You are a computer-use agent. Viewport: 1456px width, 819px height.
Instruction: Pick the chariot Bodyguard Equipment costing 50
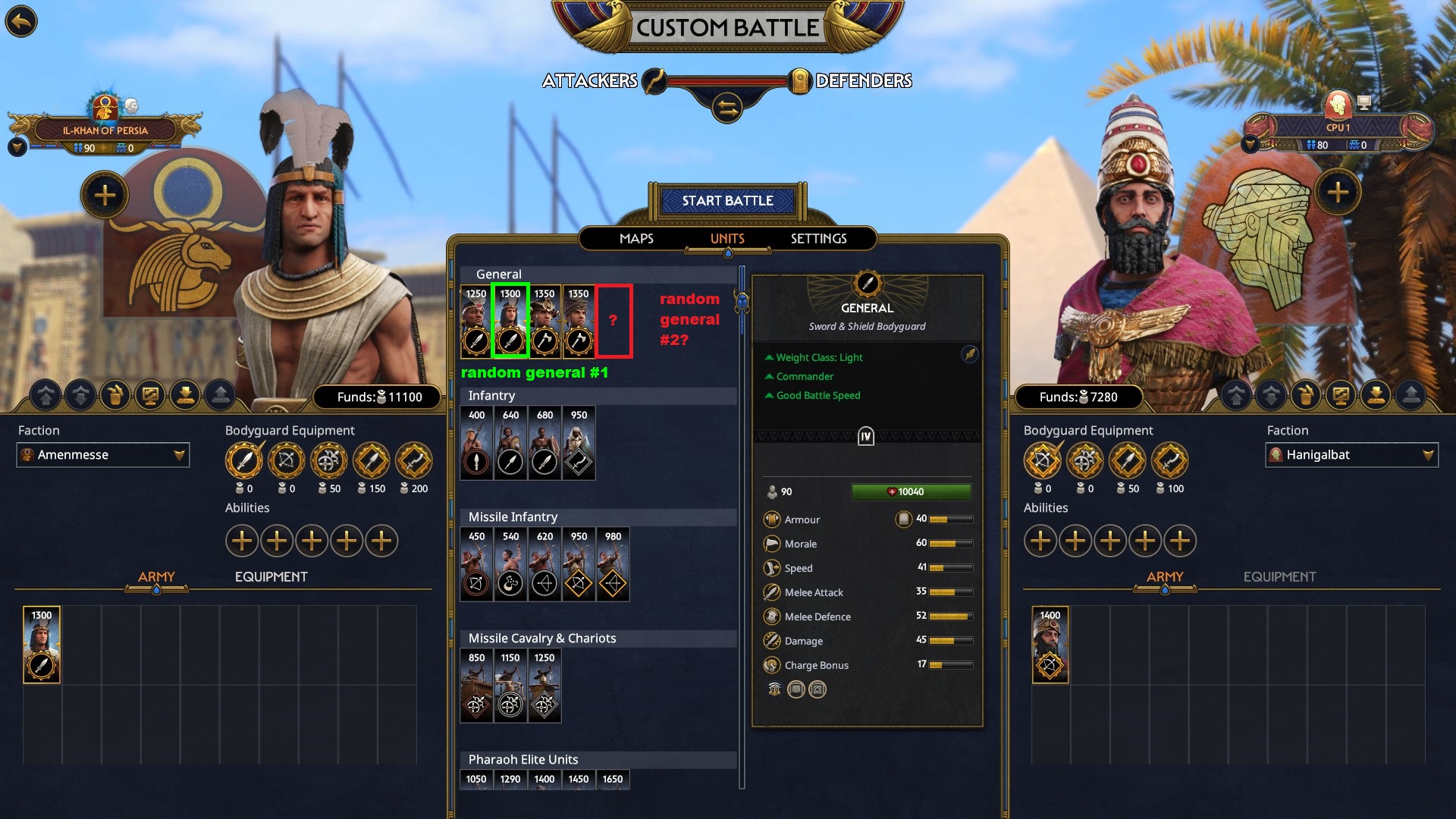pos(329,461)
